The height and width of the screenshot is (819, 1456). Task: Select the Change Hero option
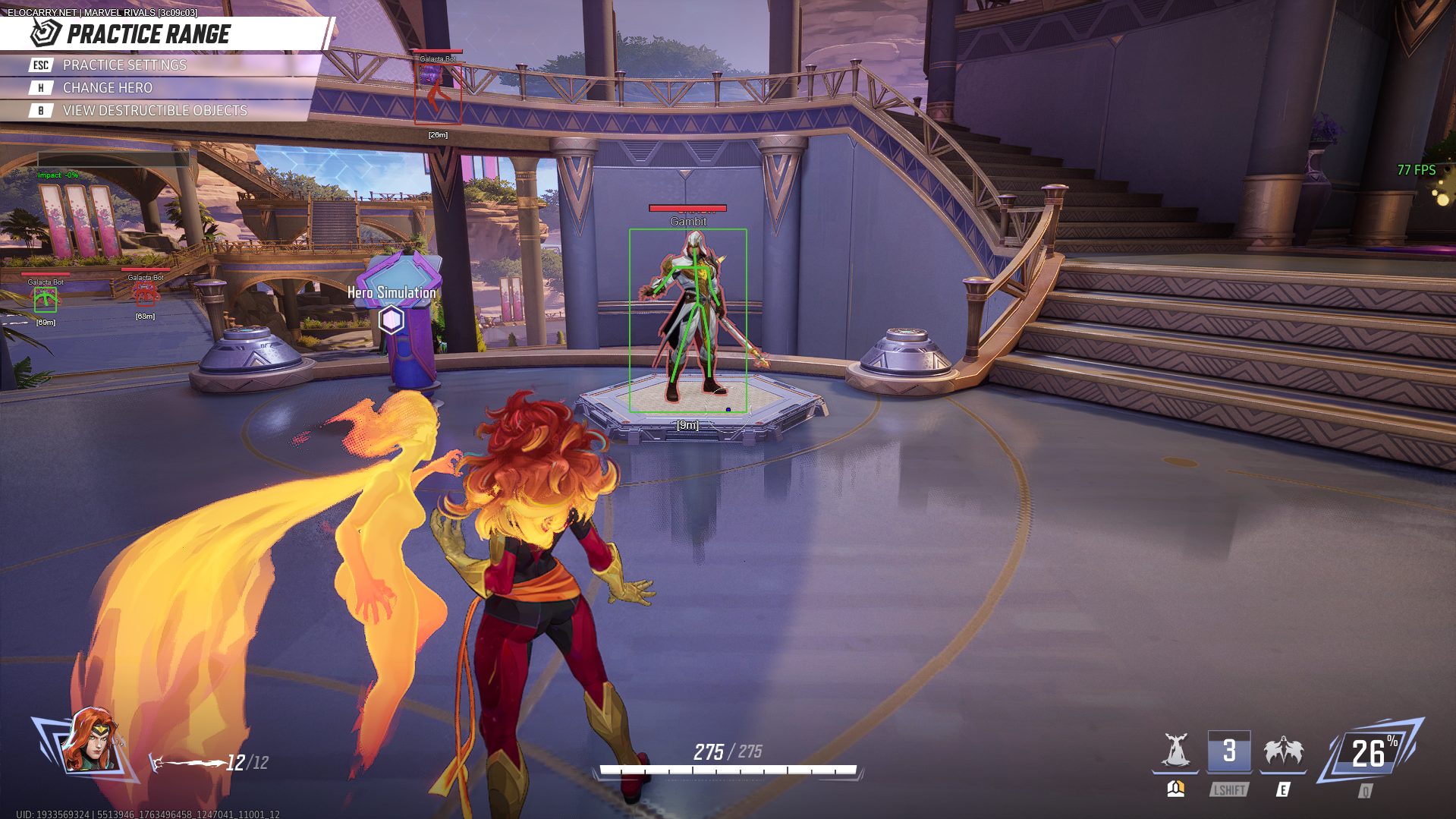coord(107,88)
